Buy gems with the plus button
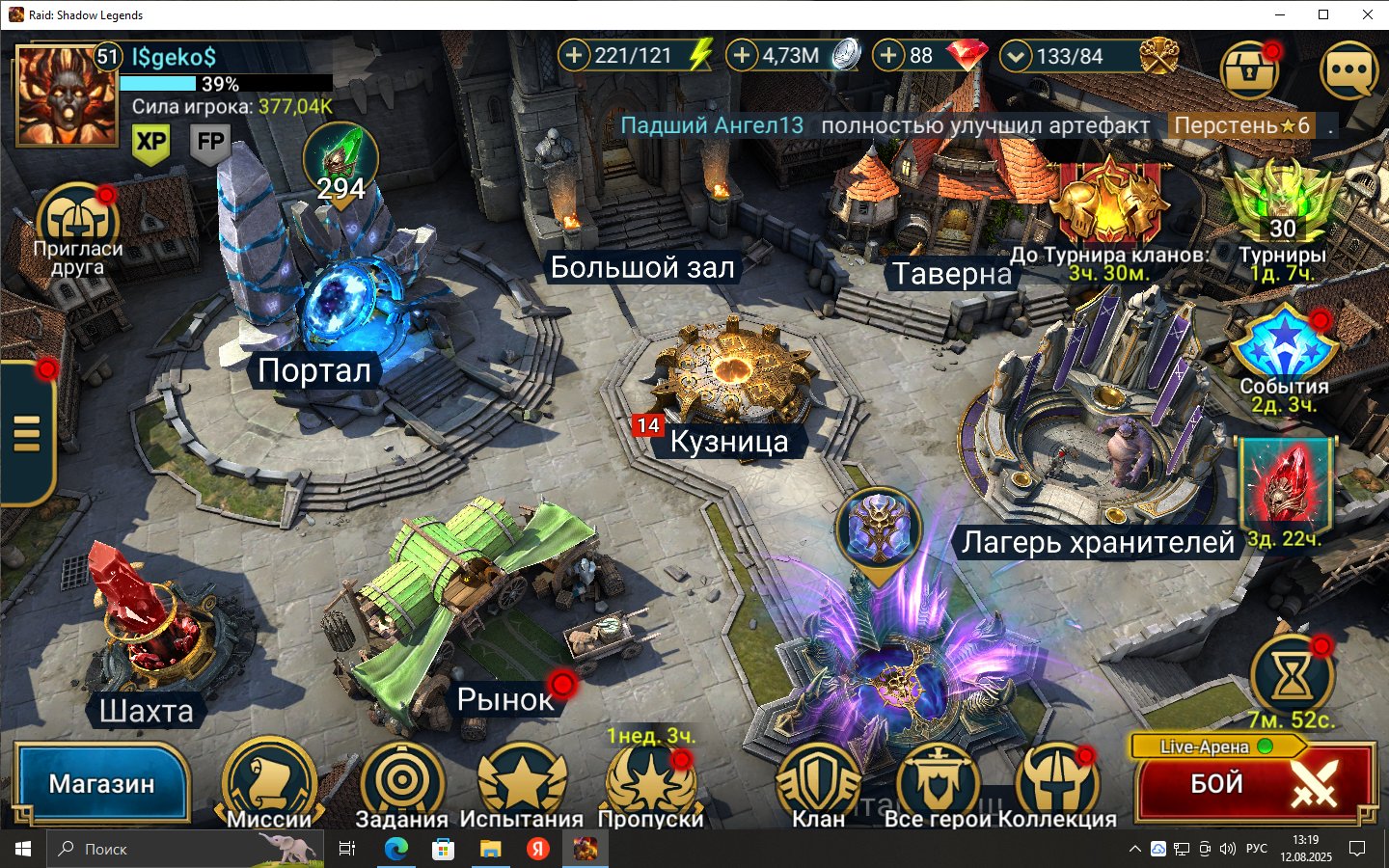Screen dimensions: 1389x868 coord(888,55)
